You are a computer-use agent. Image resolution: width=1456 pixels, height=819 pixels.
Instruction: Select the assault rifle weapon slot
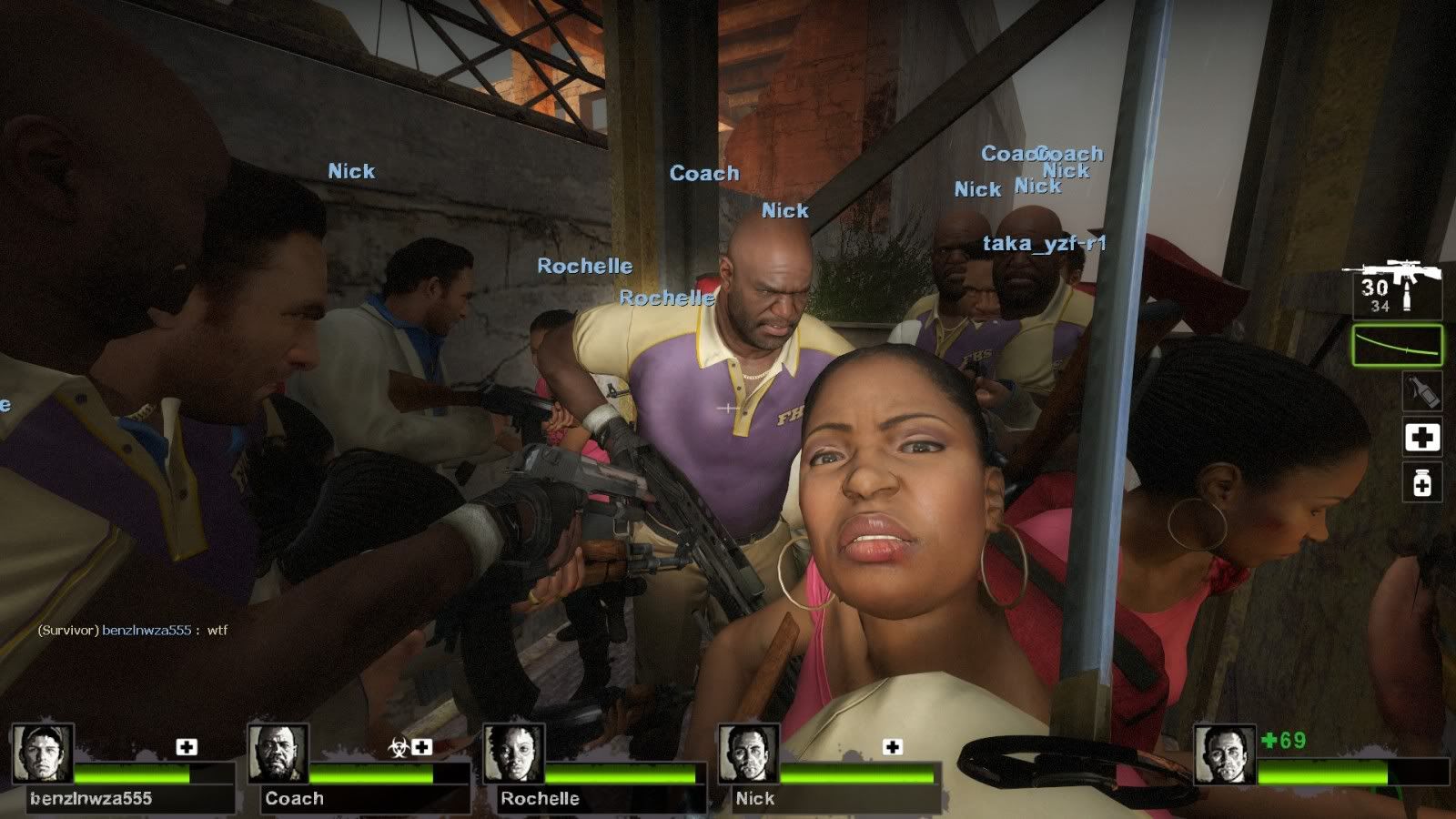(x=1396, y=287)
